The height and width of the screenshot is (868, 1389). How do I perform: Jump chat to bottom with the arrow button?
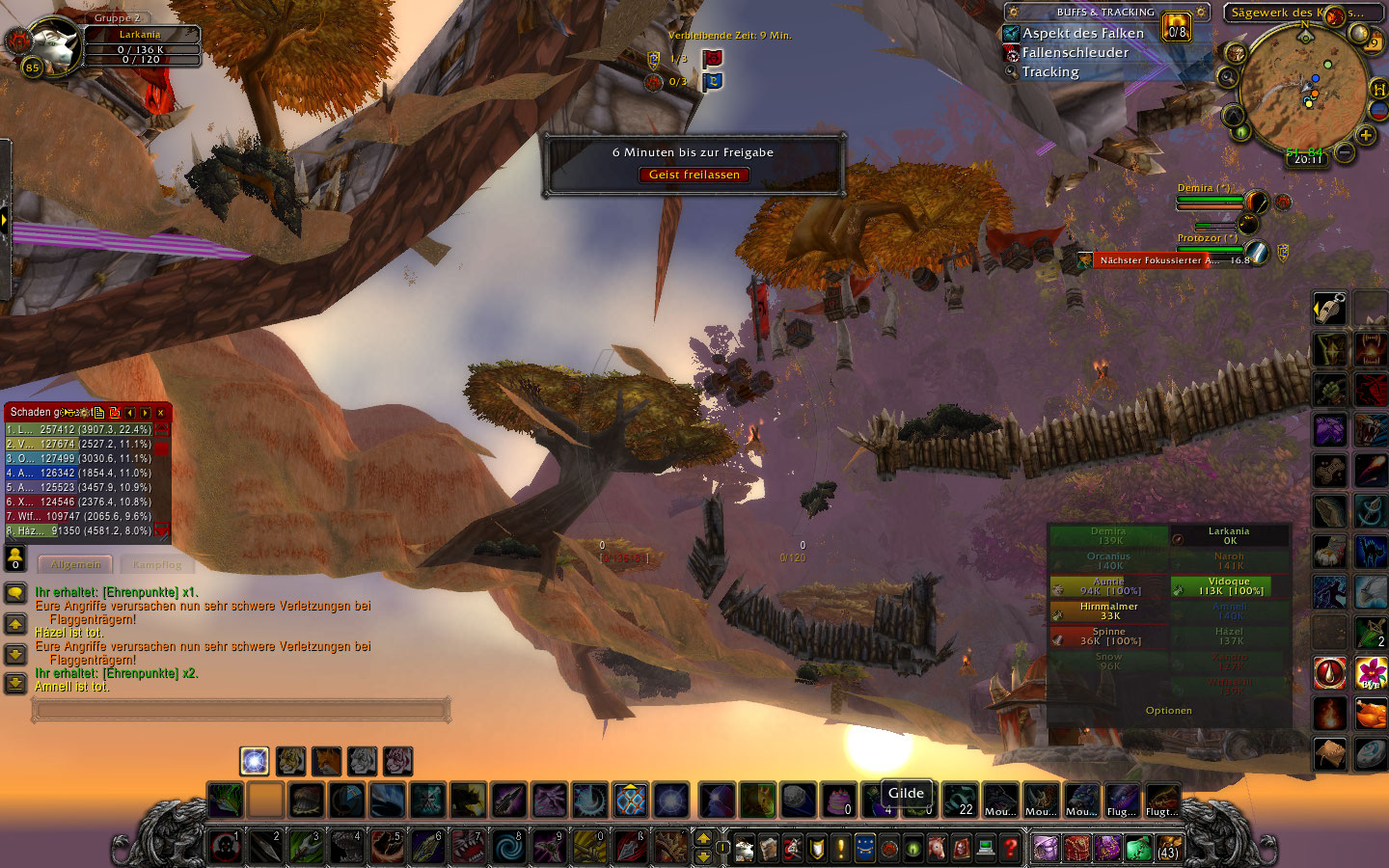coord(15,684)
